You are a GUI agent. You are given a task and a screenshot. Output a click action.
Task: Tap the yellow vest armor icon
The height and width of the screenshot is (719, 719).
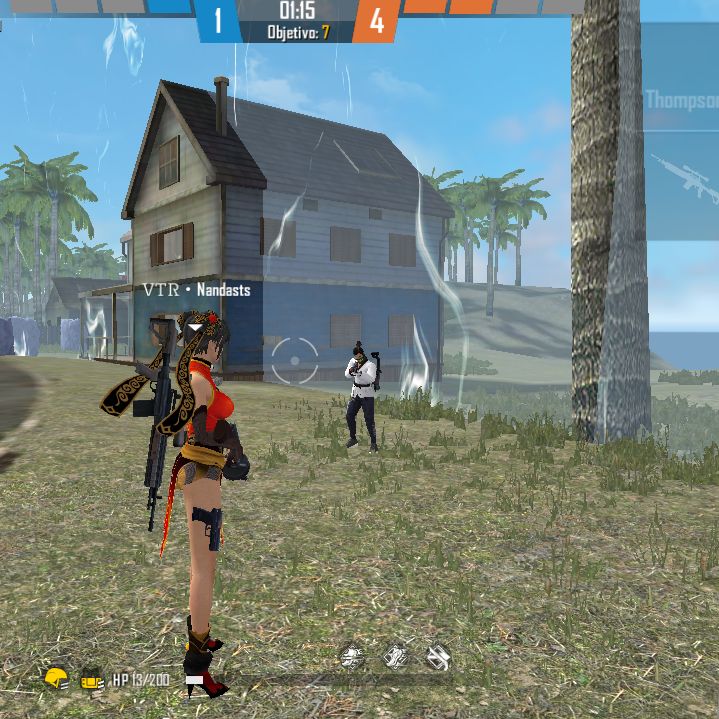[x=92, y=680]
